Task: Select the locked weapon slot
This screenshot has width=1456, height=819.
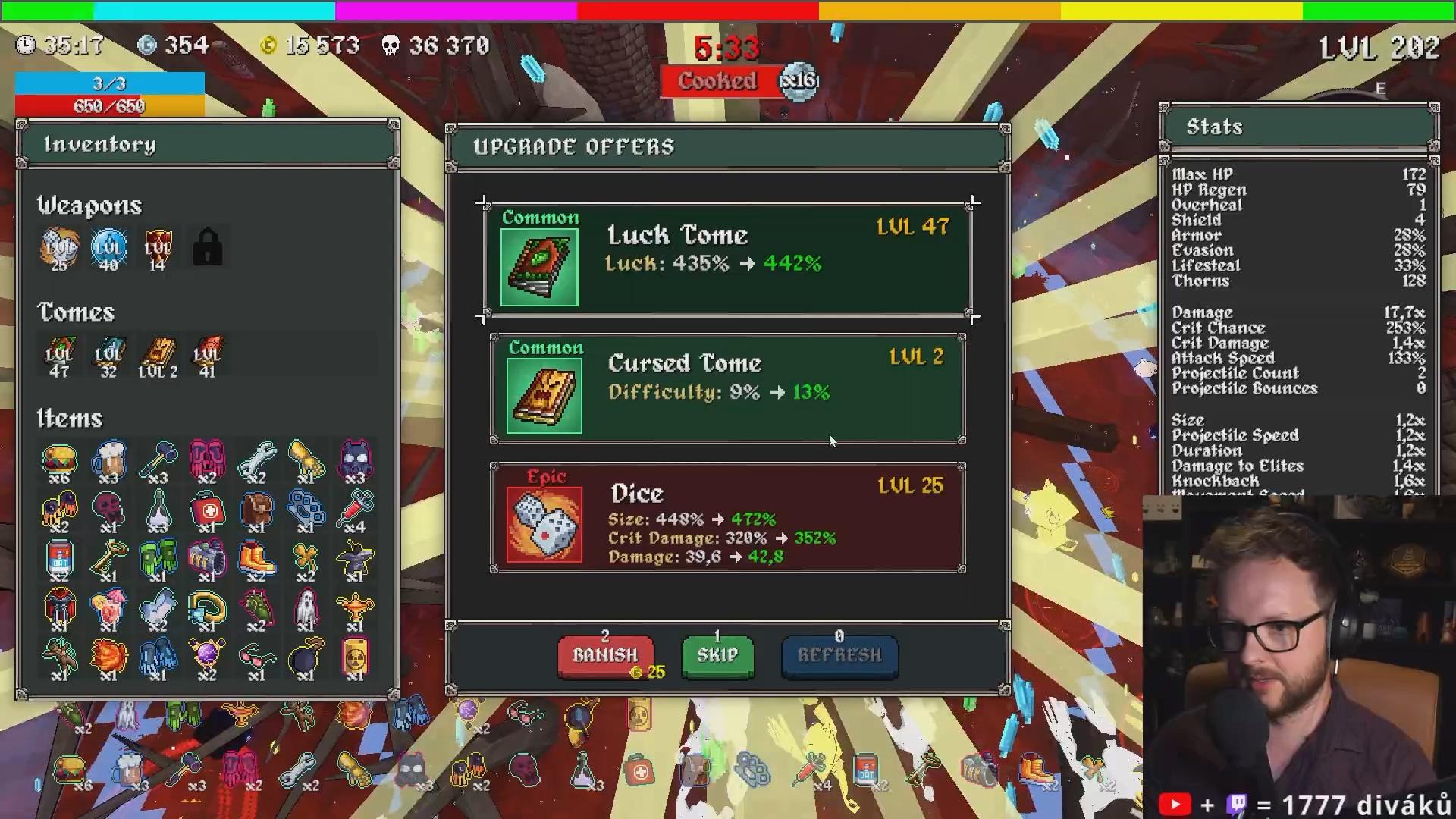Action: coord(207,248)
